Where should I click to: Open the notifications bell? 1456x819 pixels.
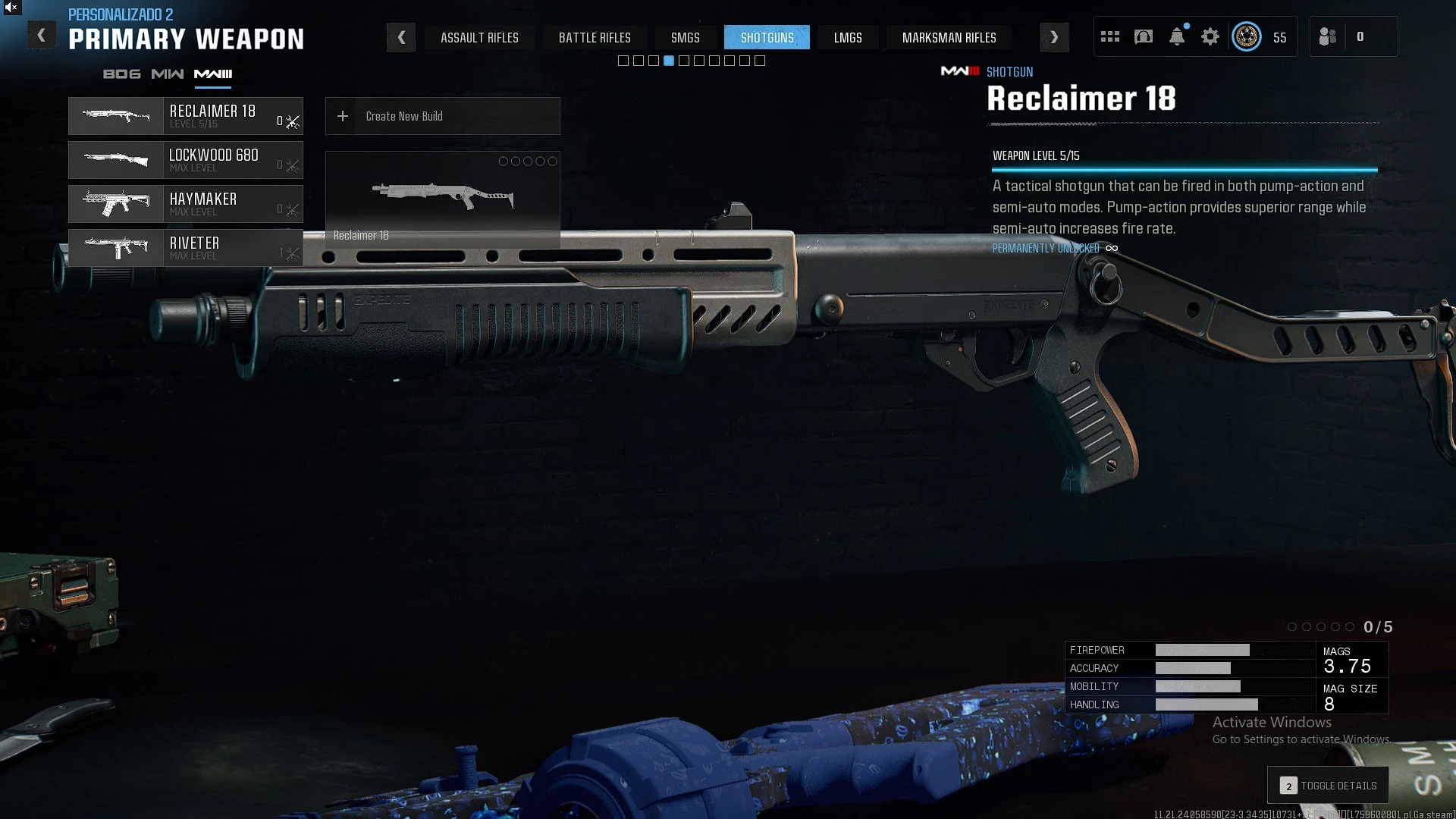1176,37
